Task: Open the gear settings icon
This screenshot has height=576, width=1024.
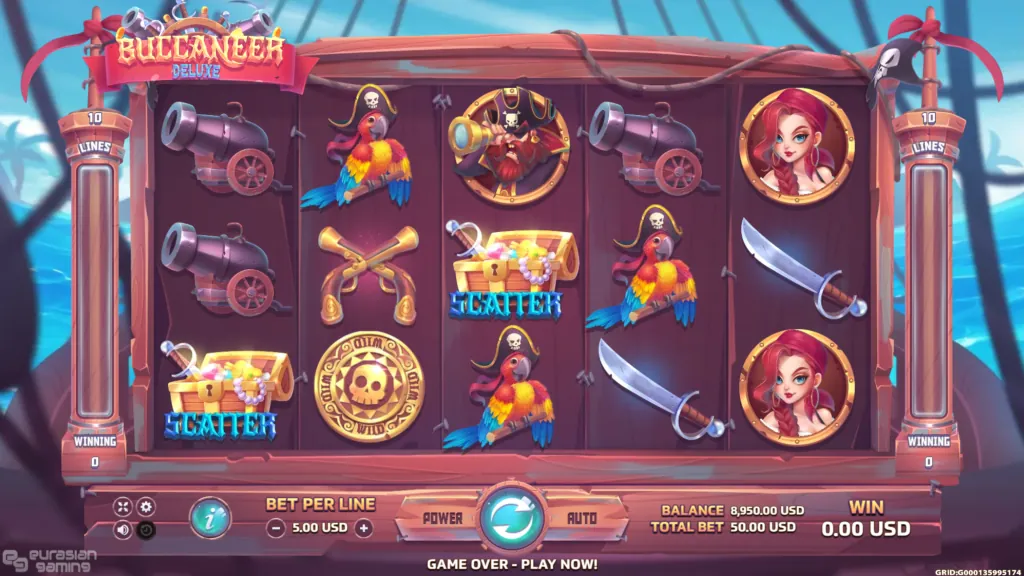Action: tap(146, 507)
